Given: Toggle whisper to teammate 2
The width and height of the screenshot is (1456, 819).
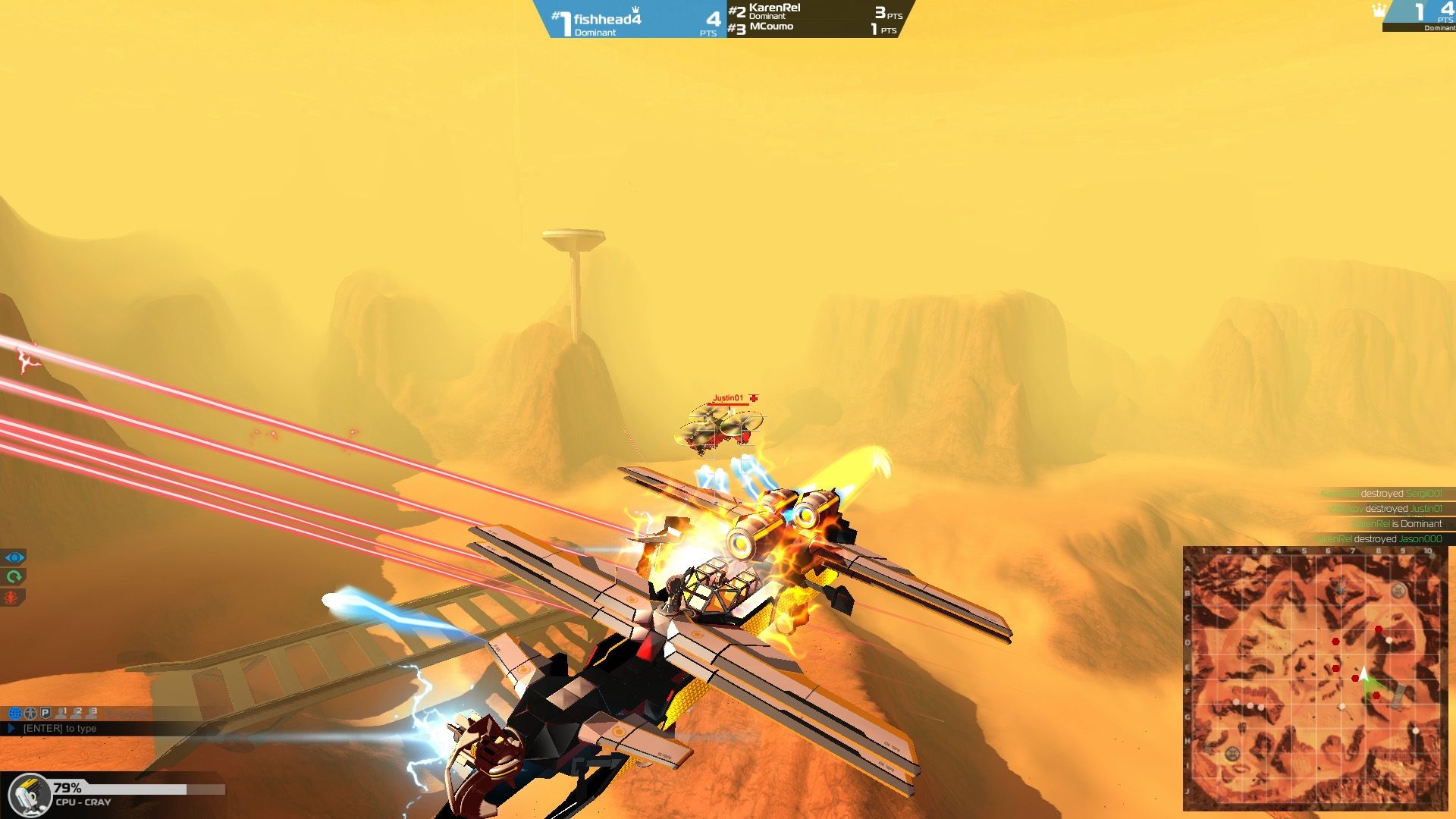Looking at the screenshot, I should click(x=77, y=714).
